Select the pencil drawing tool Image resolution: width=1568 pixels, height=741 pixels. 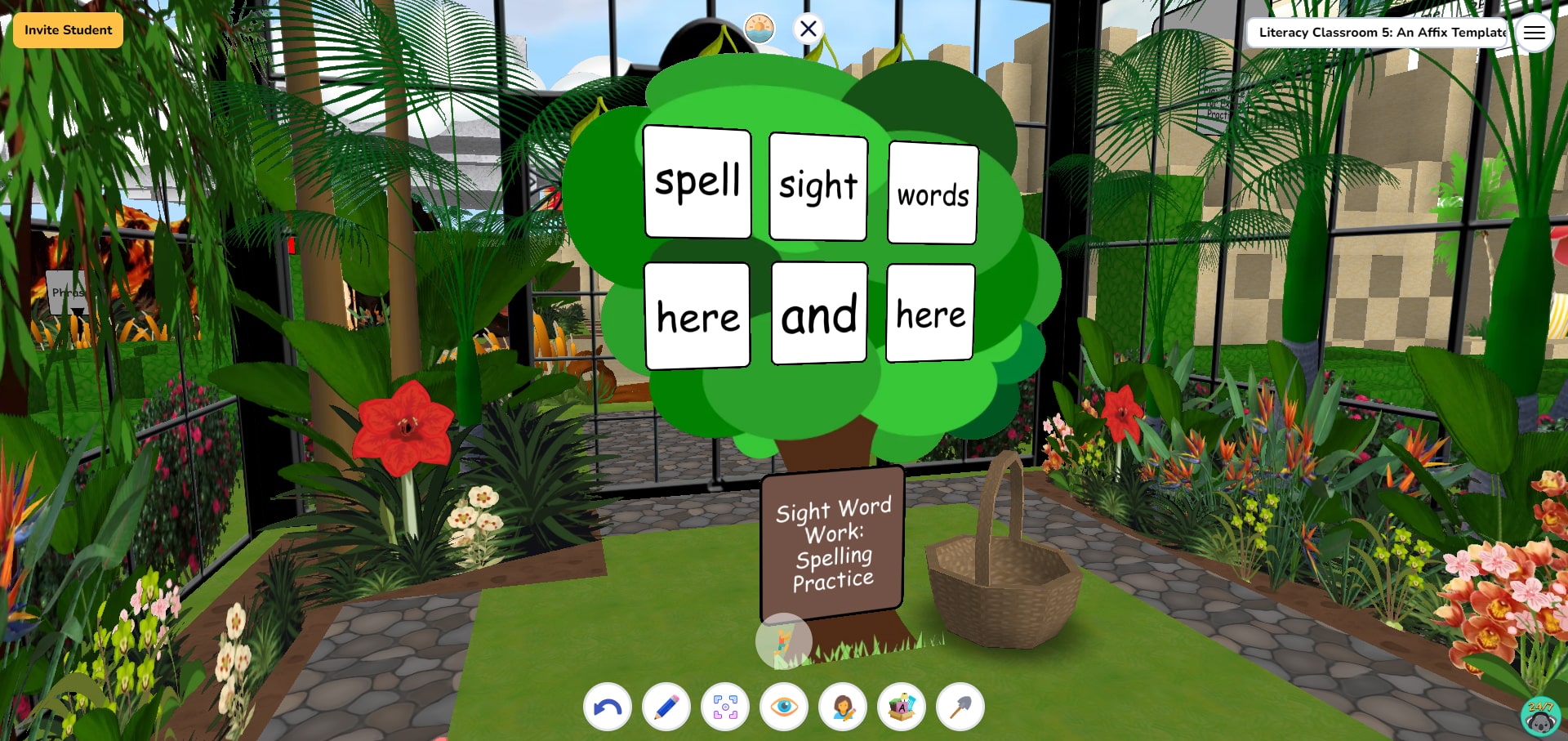point(666,707)
